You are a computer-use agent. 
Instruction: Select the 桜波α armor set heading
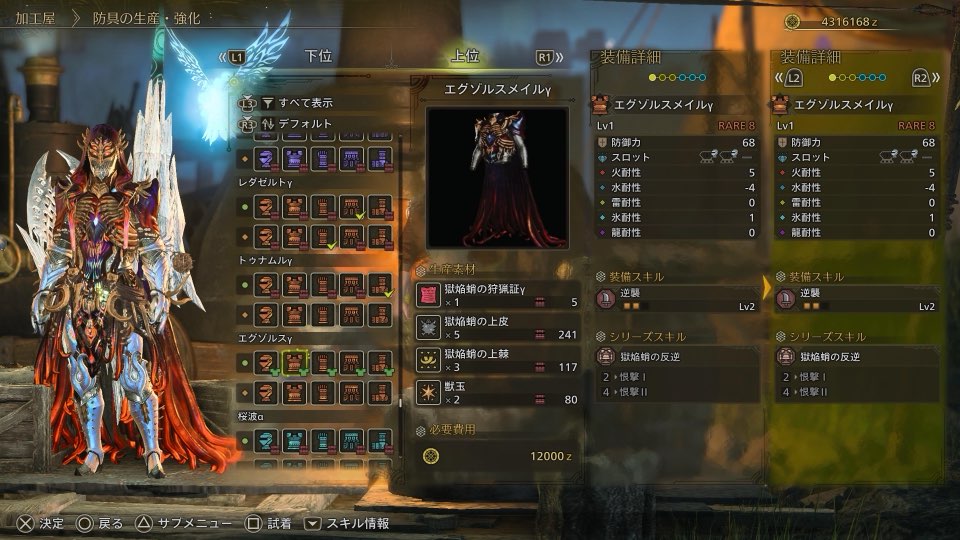[x=254, y=415]
